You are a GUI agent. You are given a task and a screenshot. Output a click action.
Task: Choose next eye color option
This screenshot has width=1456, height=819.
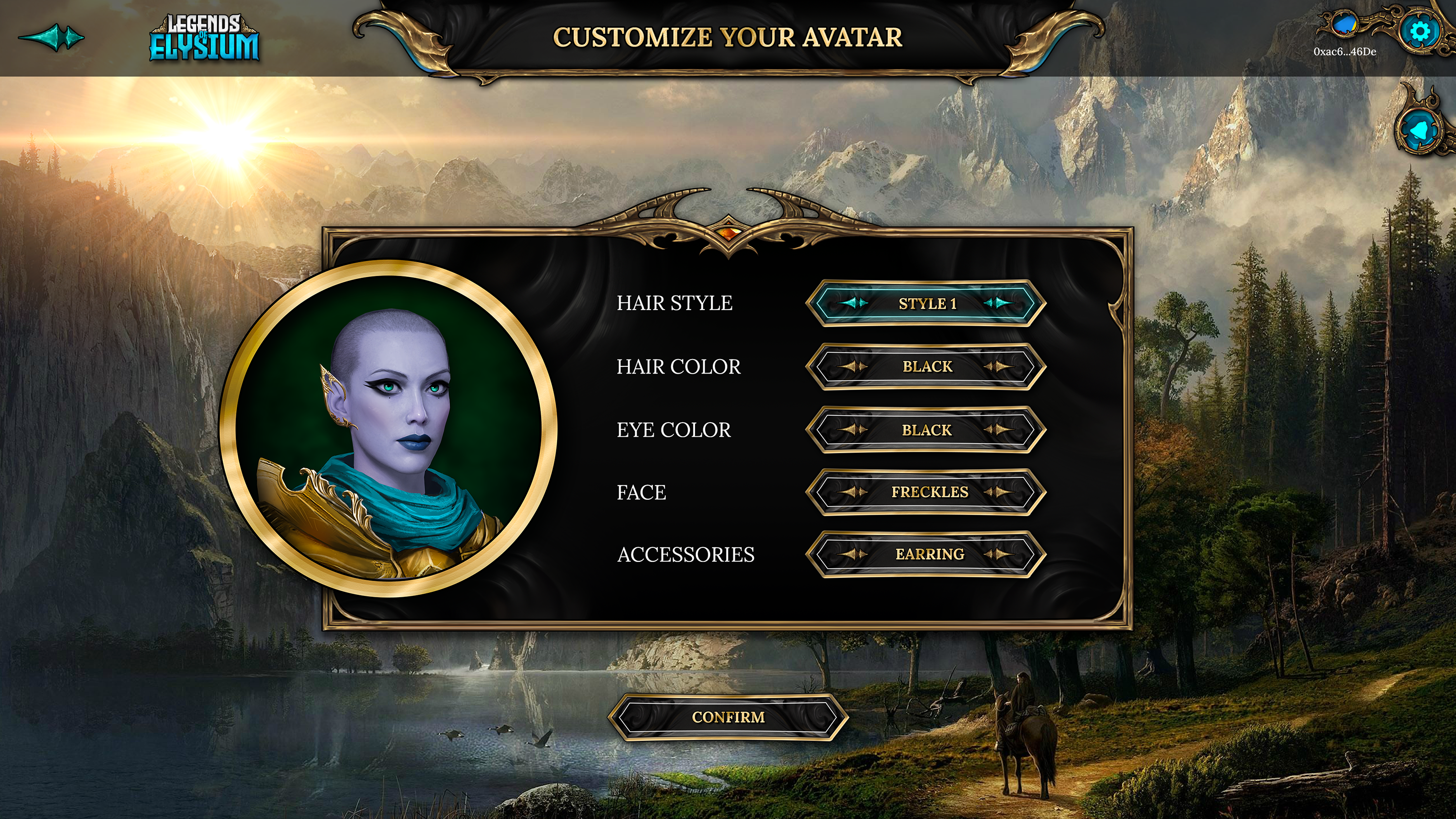998,430
